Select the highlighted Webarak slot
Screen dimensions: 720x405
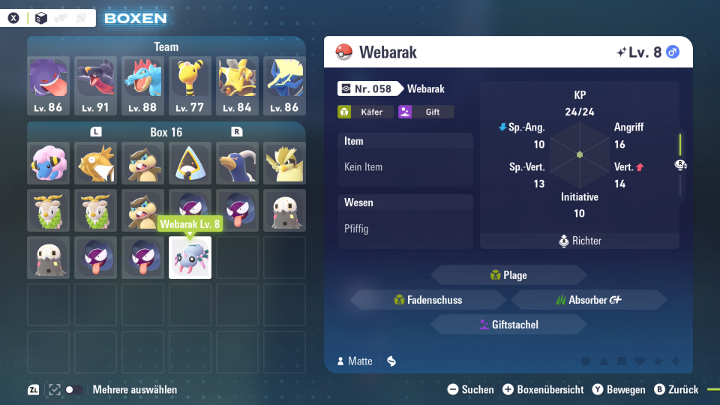click(x=190, y=258)
